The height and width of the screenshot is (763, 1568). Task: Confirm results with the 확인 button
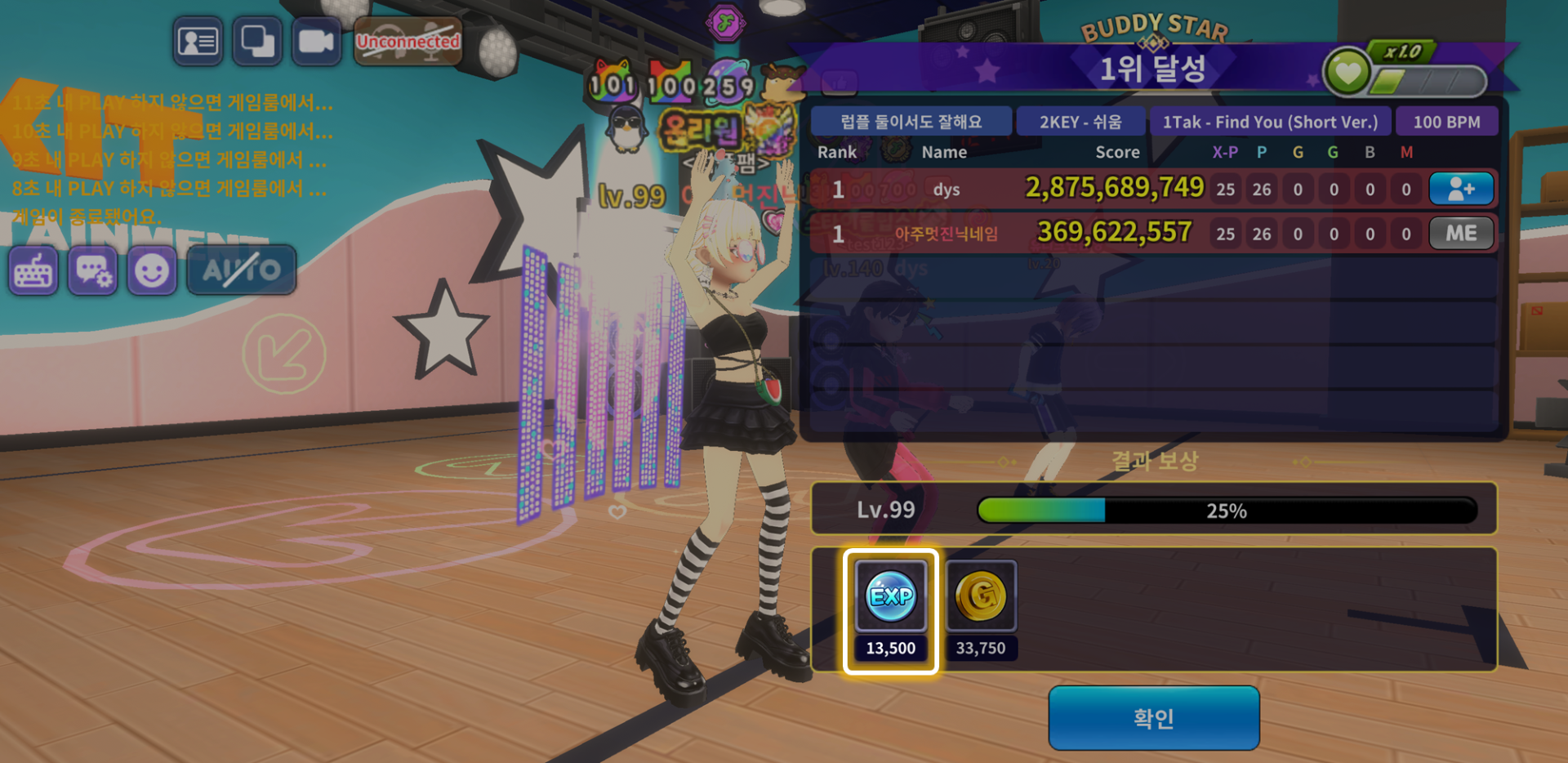pos(1153,717)
